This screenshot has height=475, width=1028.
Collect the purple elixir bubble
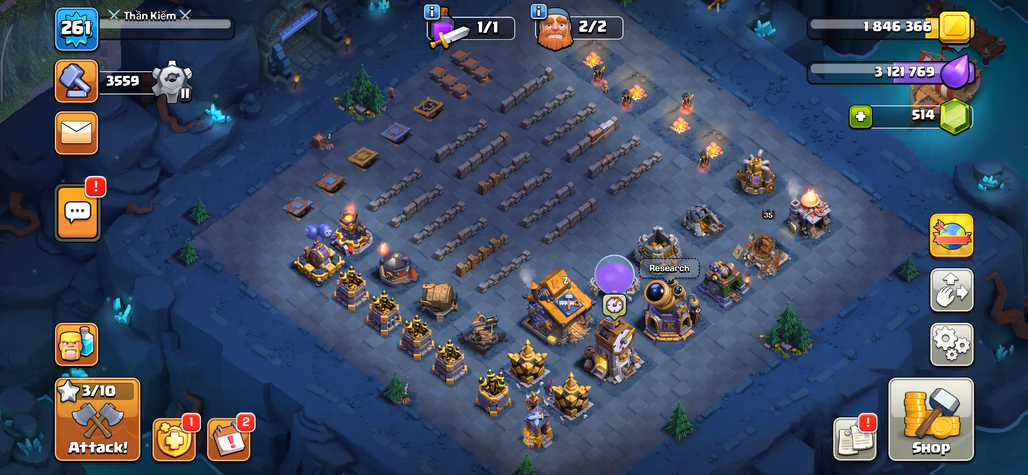pos(614,273)
